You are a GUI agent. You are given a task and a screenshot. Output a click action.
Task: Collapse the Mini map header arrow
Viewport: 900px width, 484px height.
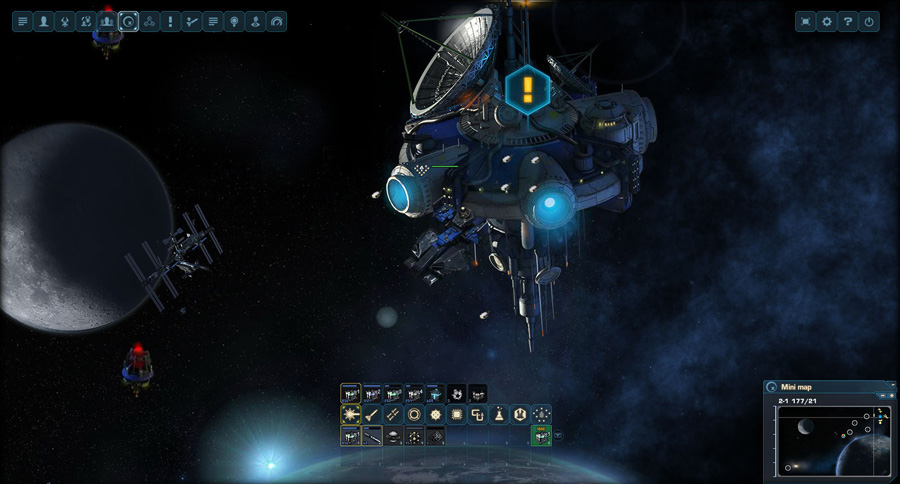pos(891,386)
